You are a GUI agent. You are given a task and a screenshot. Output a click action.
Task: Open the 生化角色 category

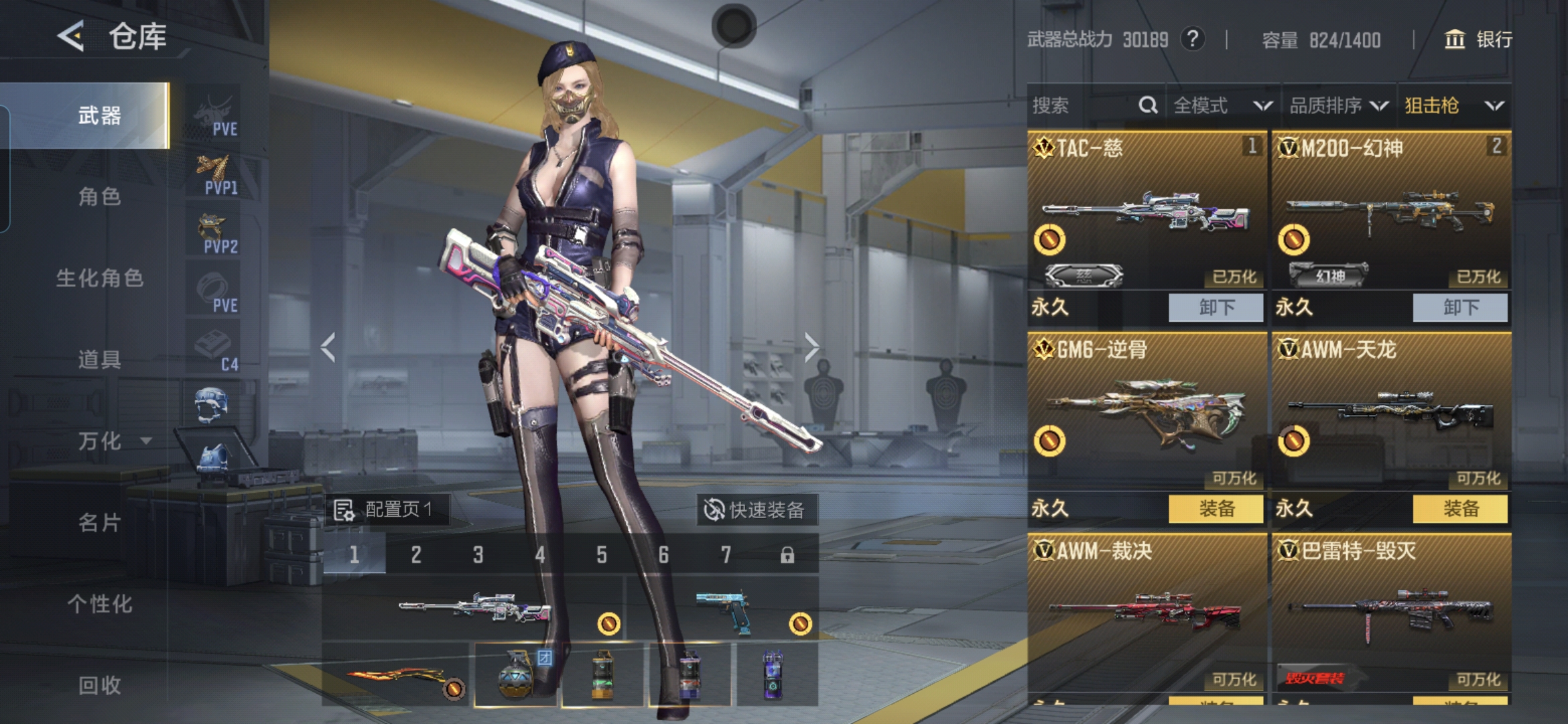pos(99,278)
